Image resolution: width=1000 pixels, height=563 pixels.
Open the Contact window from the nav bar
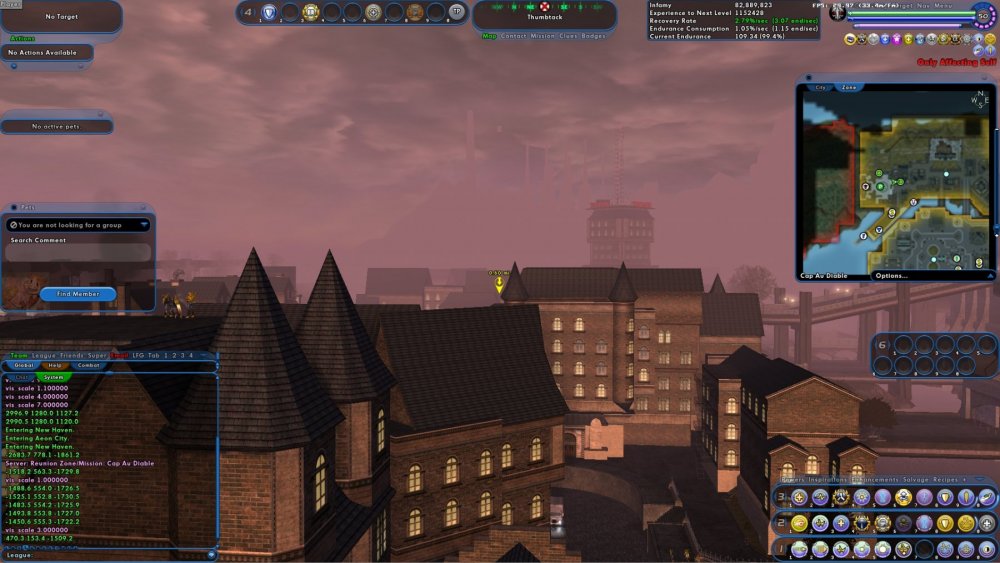point(513,36)
